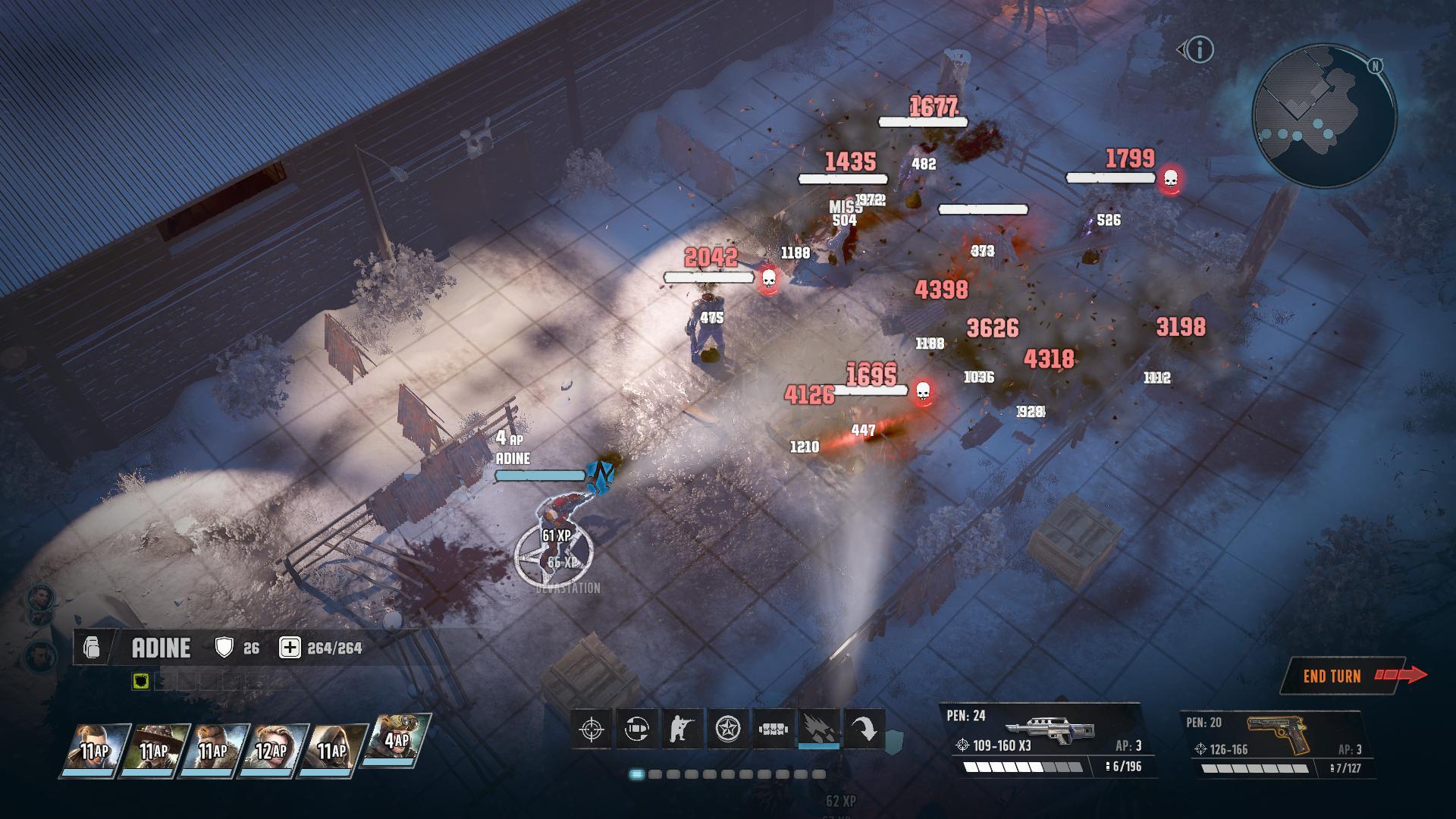
Task: Click the curved arrow ability icon
Action: 864,730
